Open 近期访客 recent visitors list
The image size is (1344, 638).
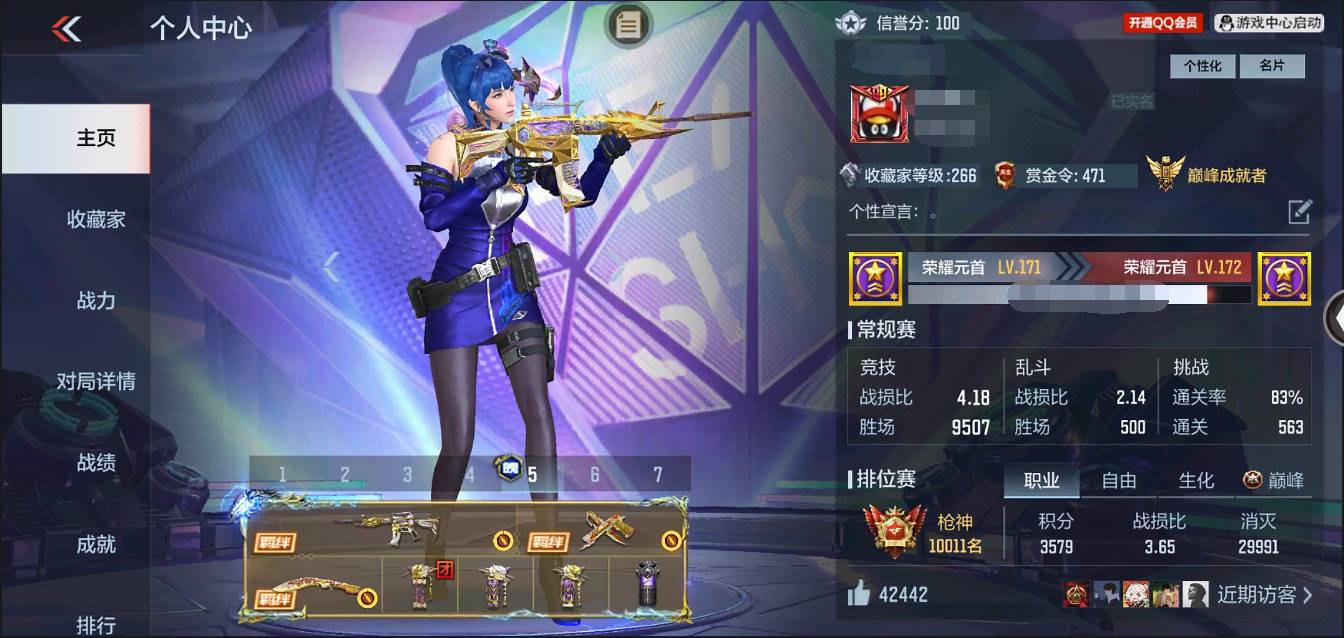coord(1264,595)
